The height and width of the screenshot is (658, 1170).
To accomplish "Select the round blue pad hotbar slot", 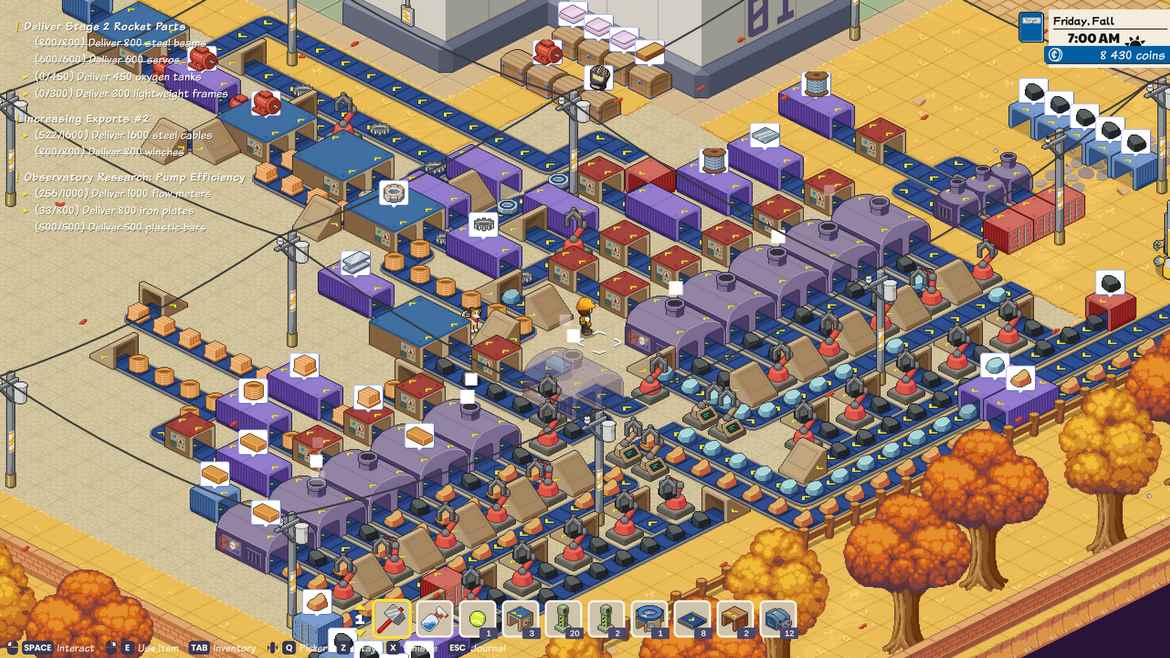I will 649,620.
